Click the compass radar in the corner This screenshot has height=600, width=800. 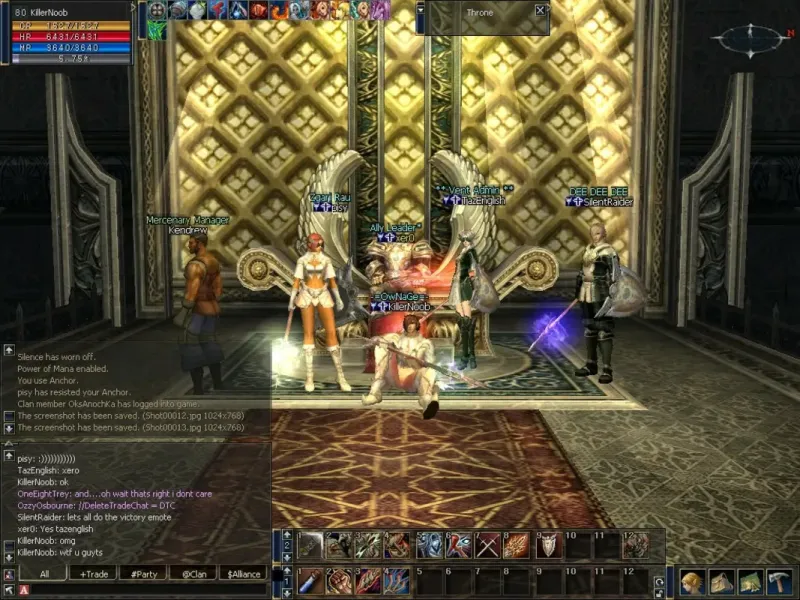[x=751, y=38]
